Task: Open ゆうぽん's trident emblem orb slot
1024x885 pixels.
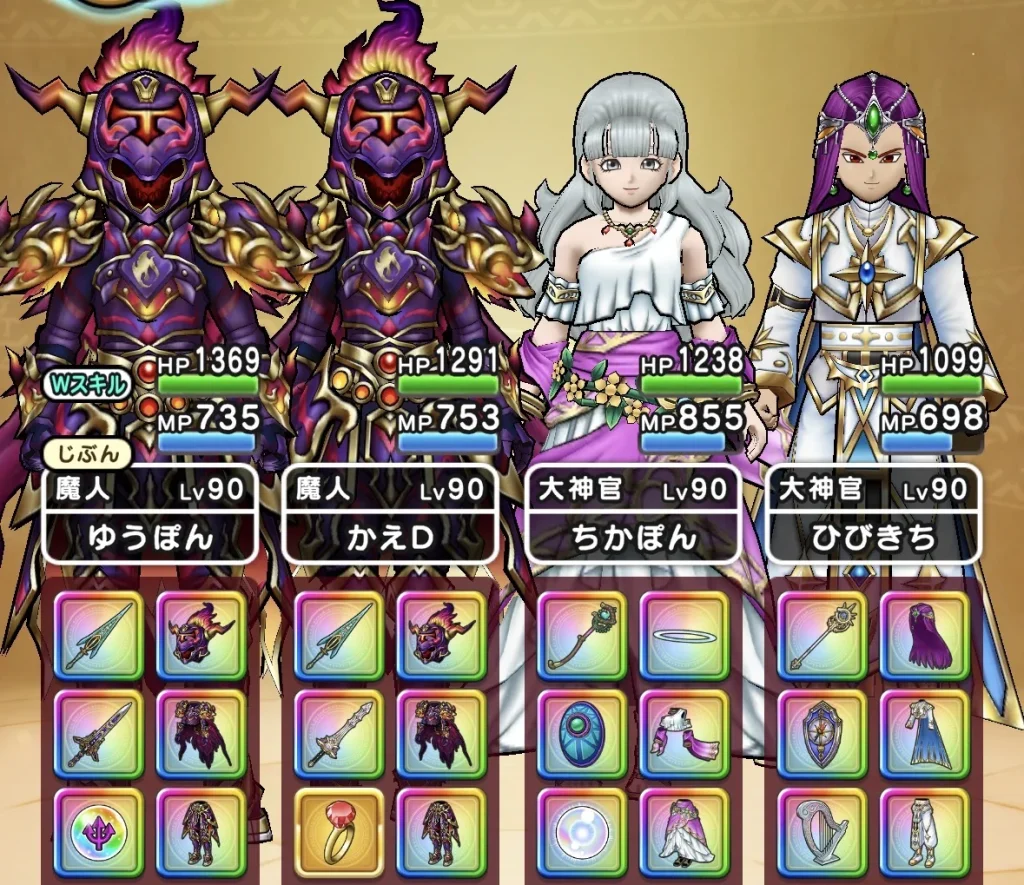Action: click(x=97, y=832)
